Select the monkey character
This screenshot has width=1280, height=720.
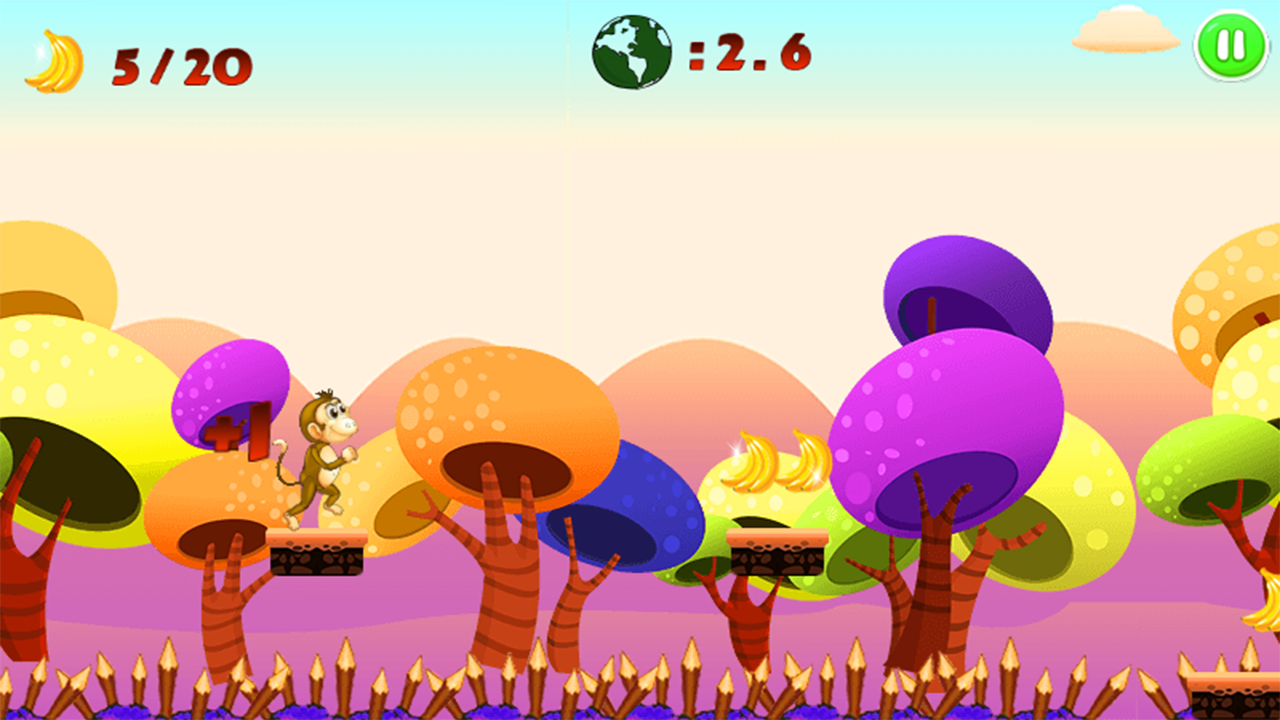pos(322,450)
